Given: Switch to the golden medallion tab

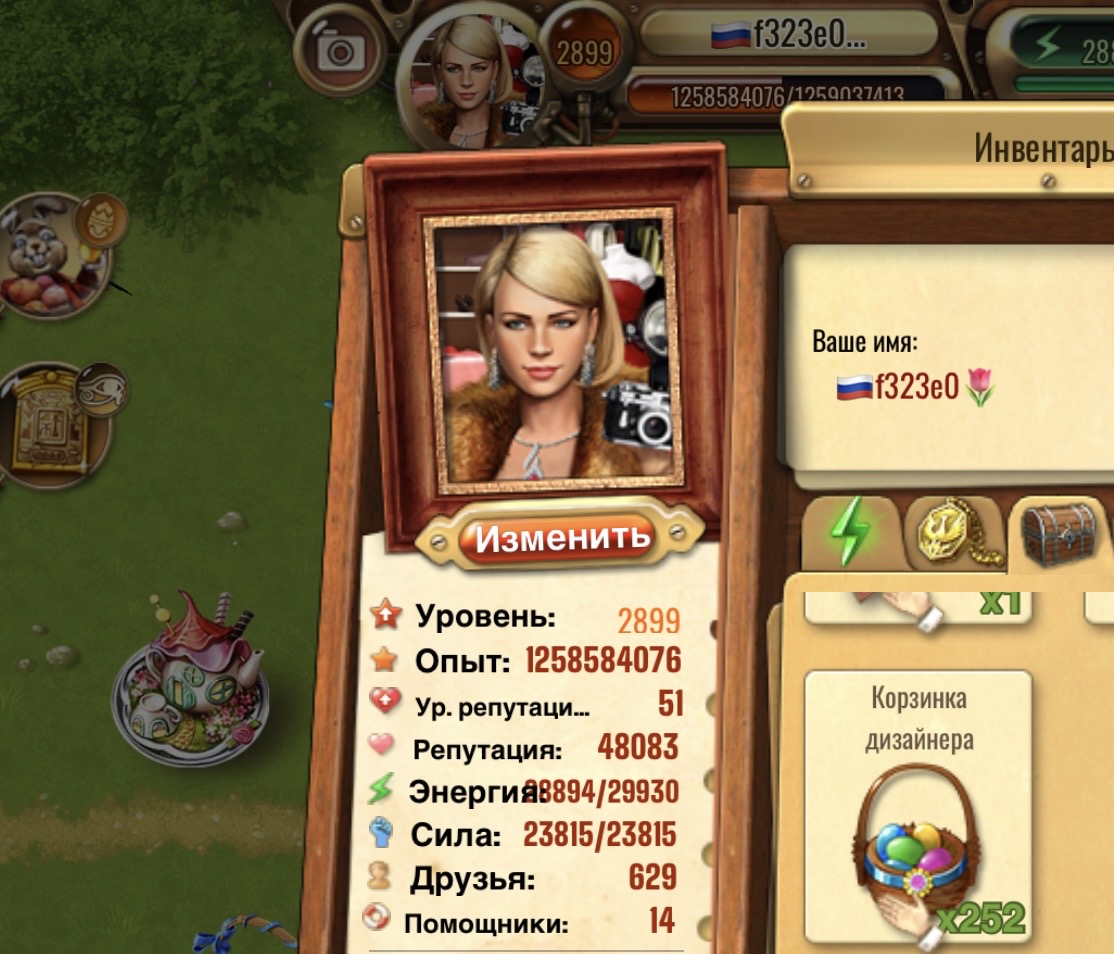Looking at the screenshot, I should tap(953, 534).
